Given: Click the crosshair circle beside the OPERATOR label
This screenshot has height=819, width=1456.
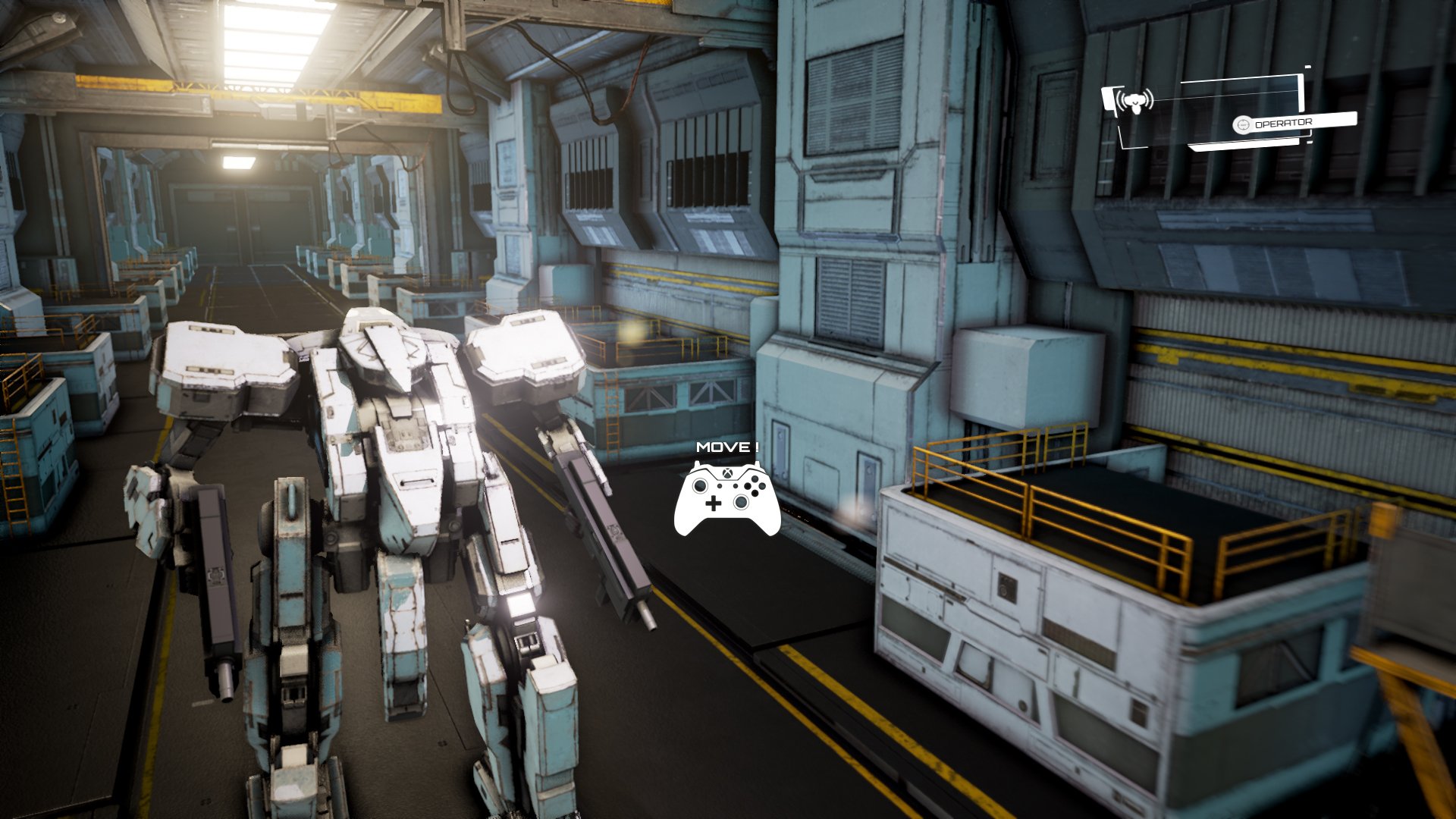Looking at the screenshot, I should tap(1243, 124).
